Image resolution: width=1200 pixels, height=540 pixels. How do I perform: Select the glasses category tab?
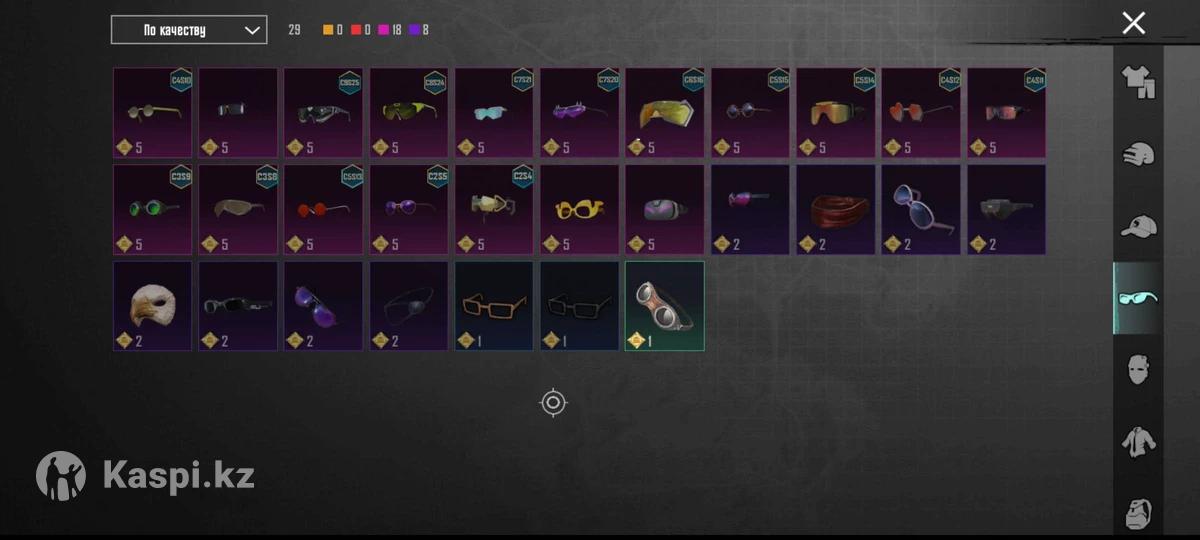point(1137,298)
